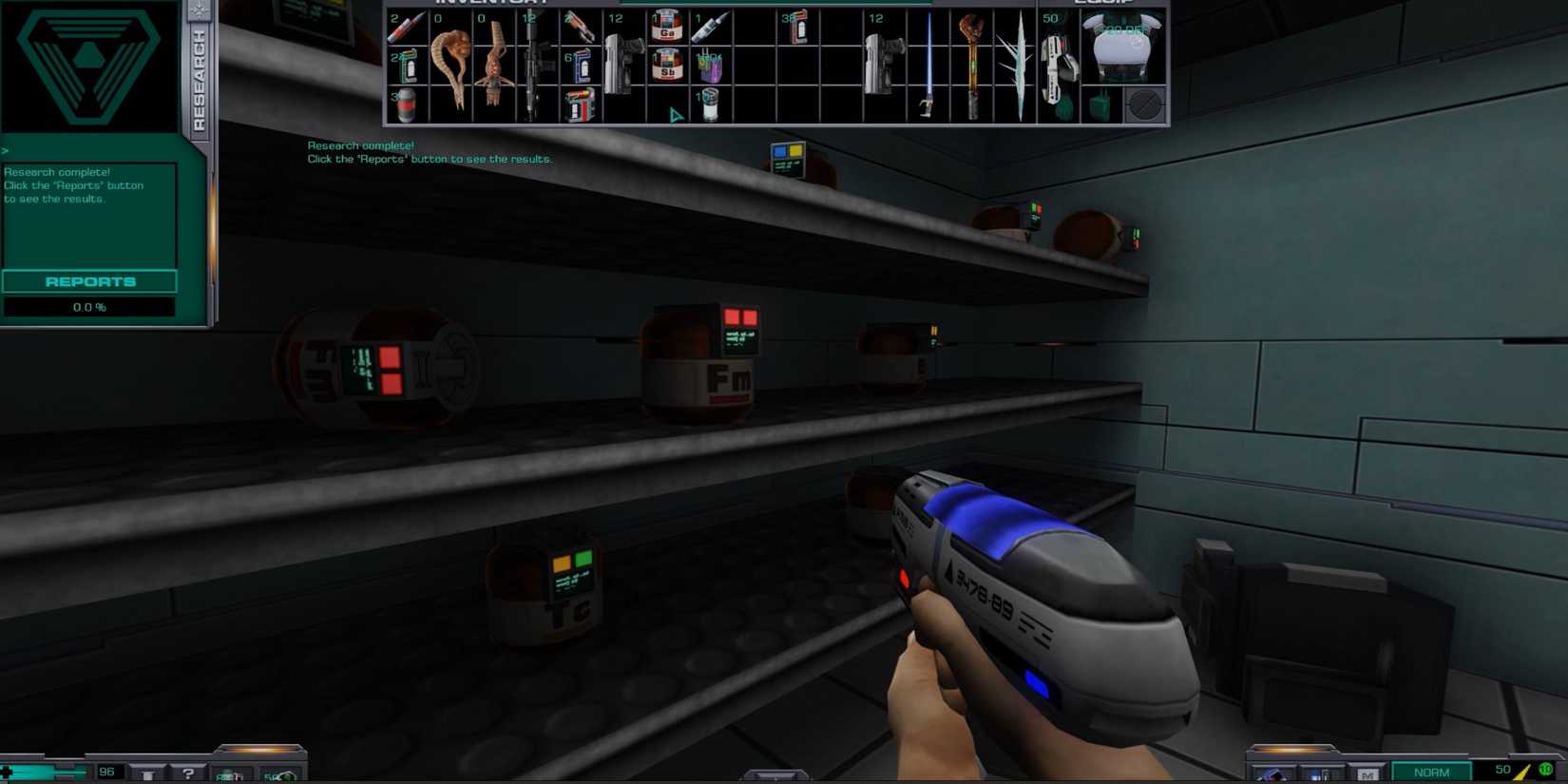Viewport: 1568px width, 784px height.
Task: Select the crystal shard in the inventory
Action: [1020, 63]
